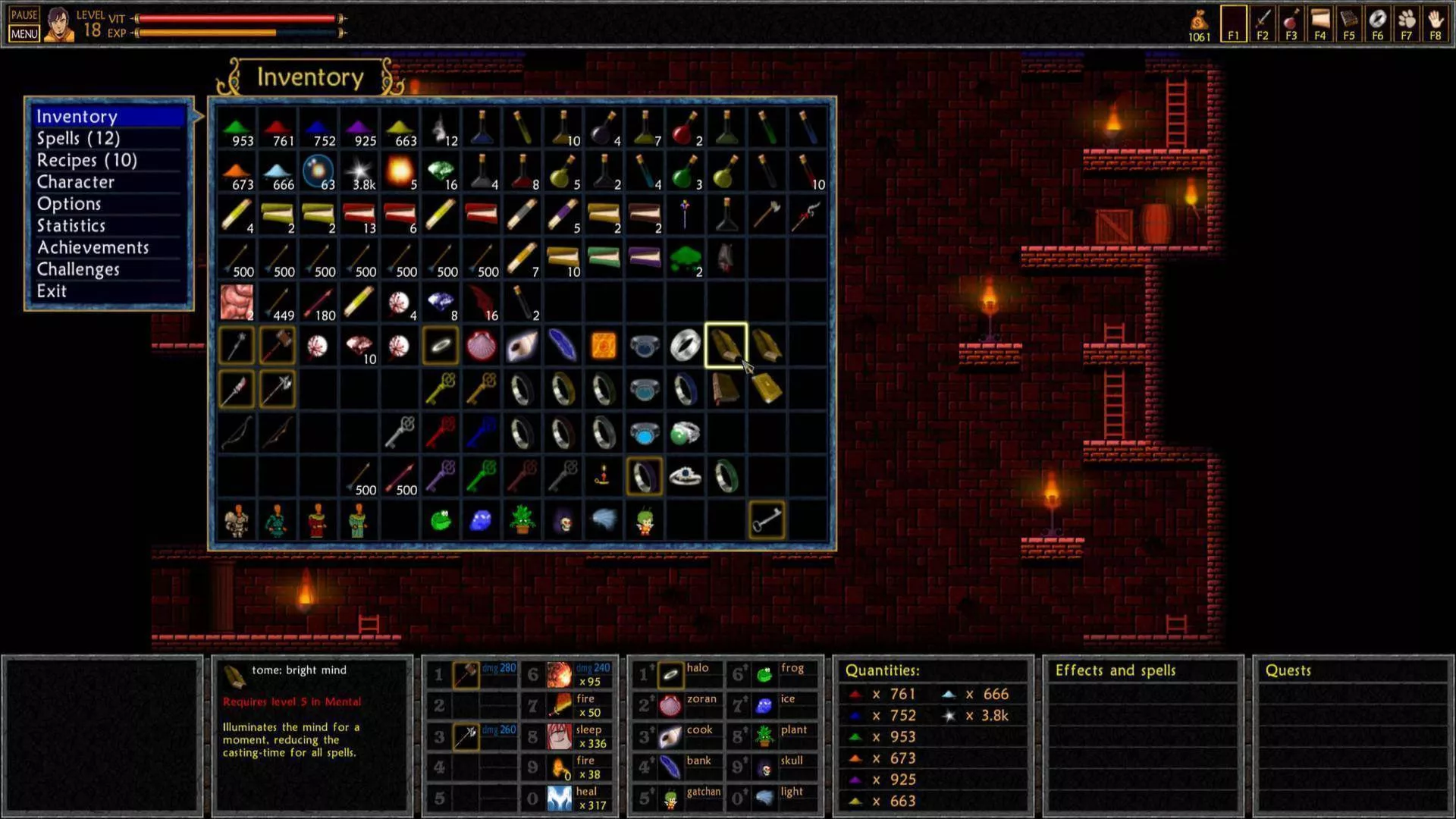1456x819 pixels.
Task: Choose Exit from the side menu
Action: 52,291
